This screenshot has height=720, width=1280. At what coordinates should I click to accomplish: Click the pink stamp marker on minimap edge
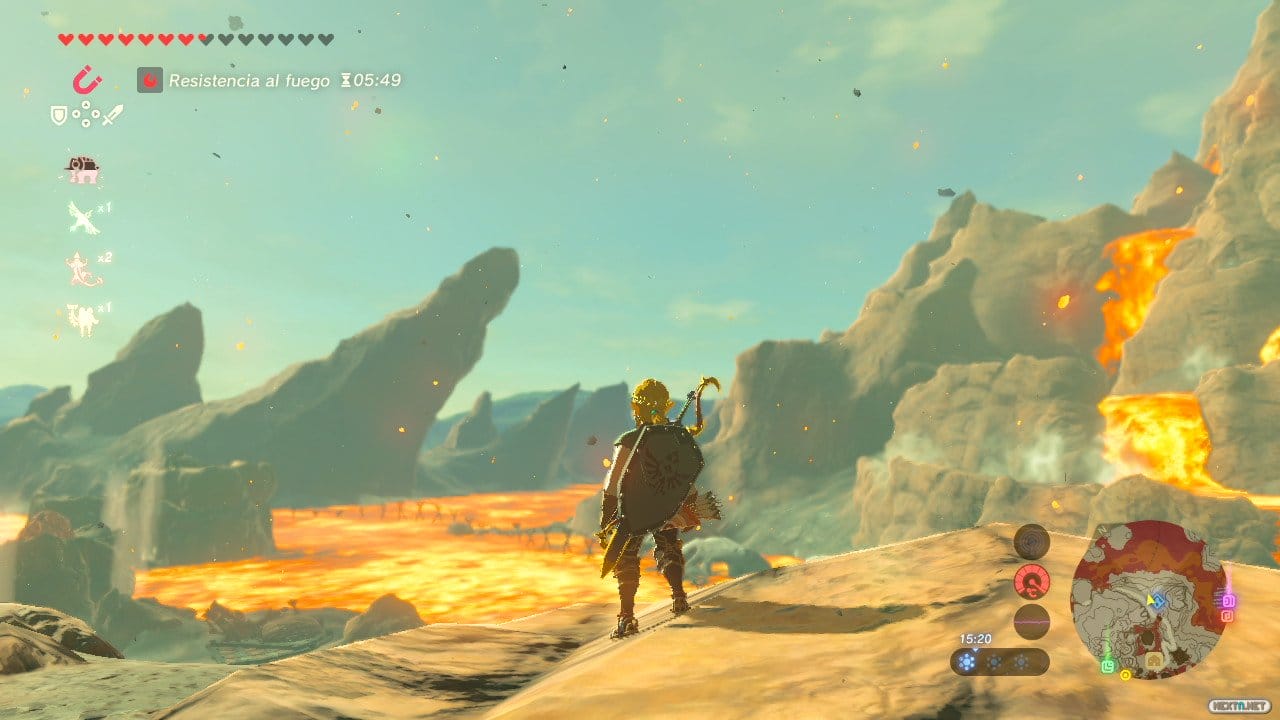tap(1229, 600)
